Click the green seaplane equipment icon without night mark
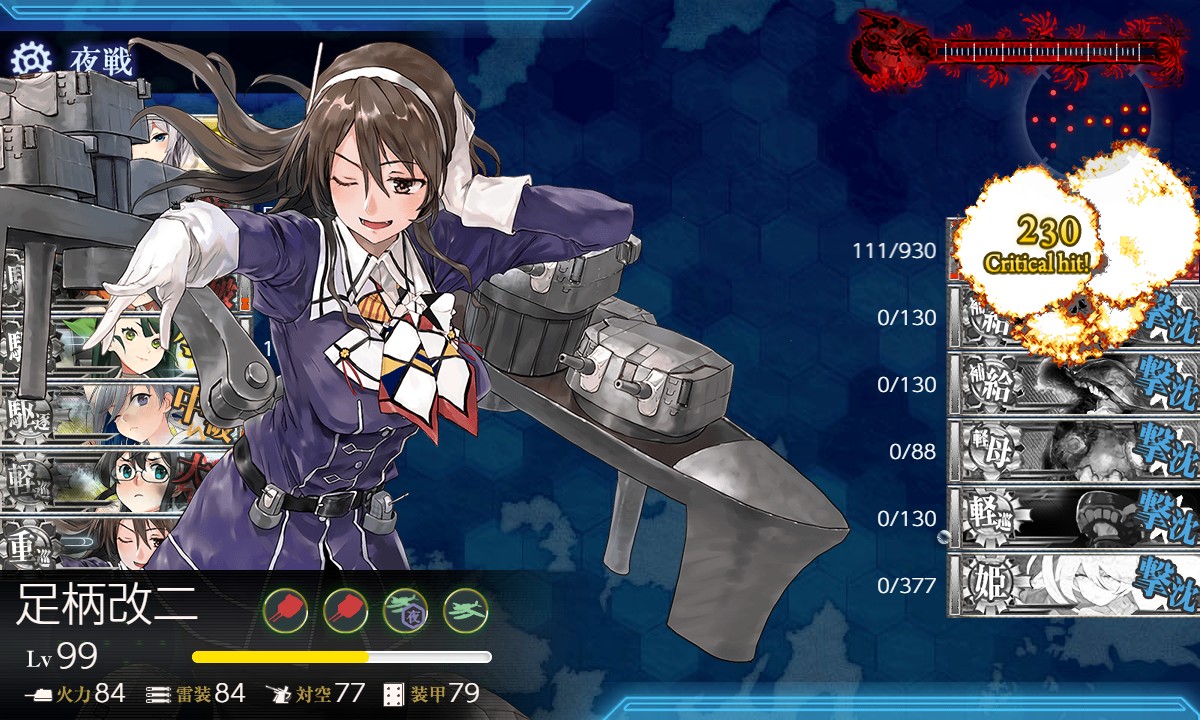1200x720 pixels. coord(465,608)
